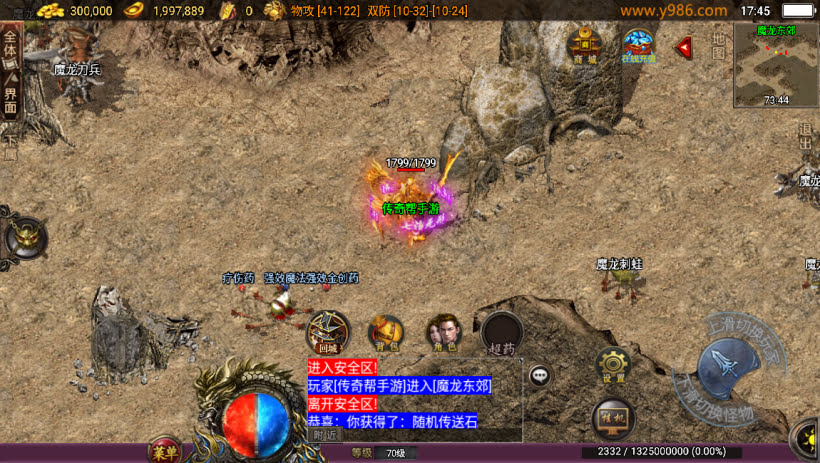Open the 背包 bag
The width and height of the screenshot is (820, 463).
click(386, 333)
